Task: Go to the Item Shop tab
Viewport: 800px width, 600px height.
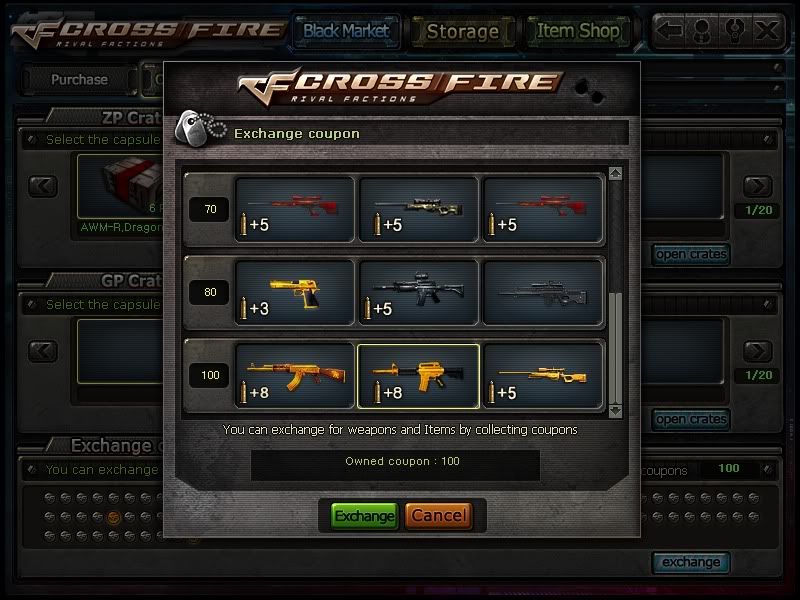Action: [x=578, y=31]
